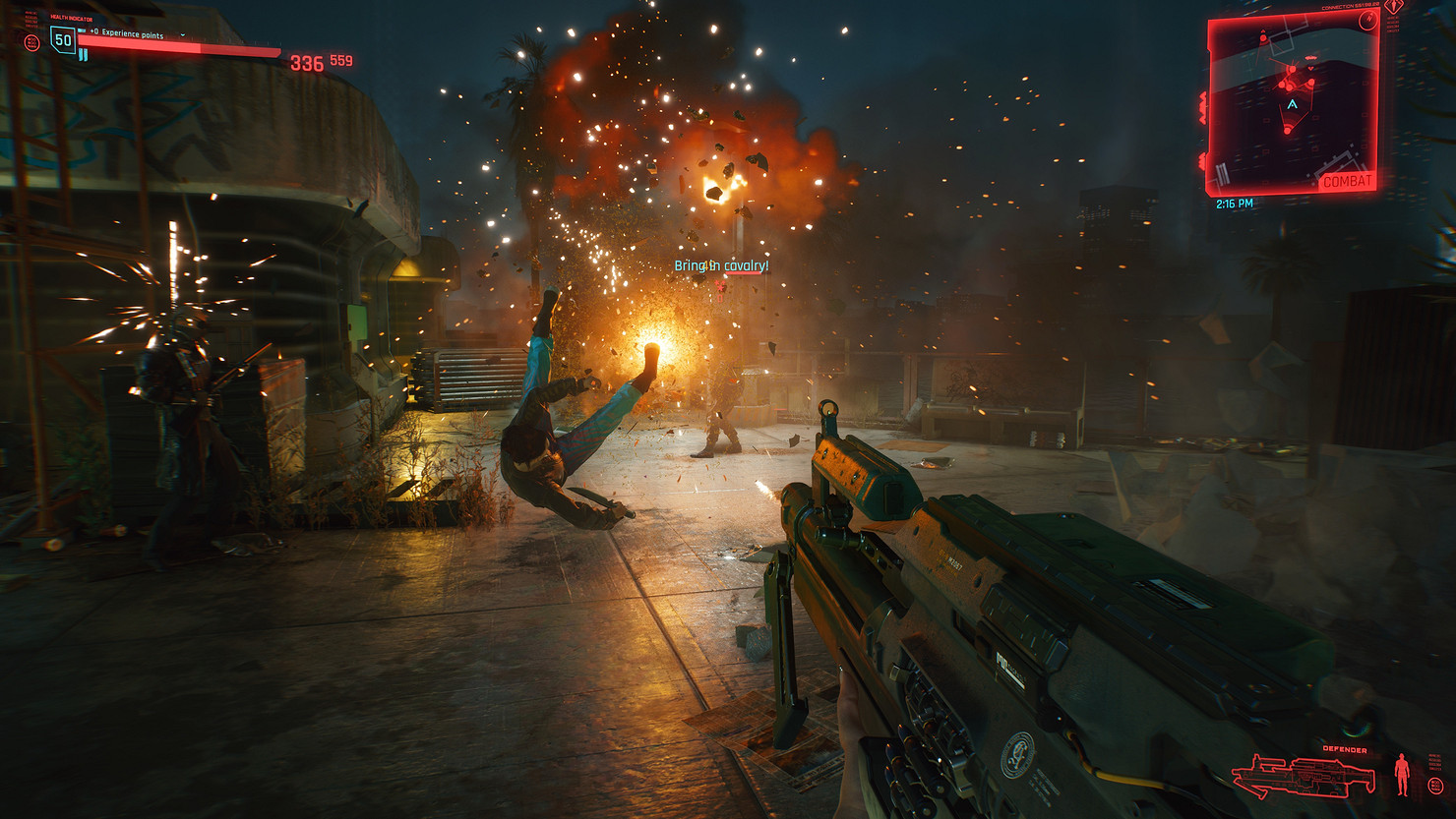Viewport: 1456px width, 819px height.
Task: Click the level 50 badge
Action: [x=63, y=40]
